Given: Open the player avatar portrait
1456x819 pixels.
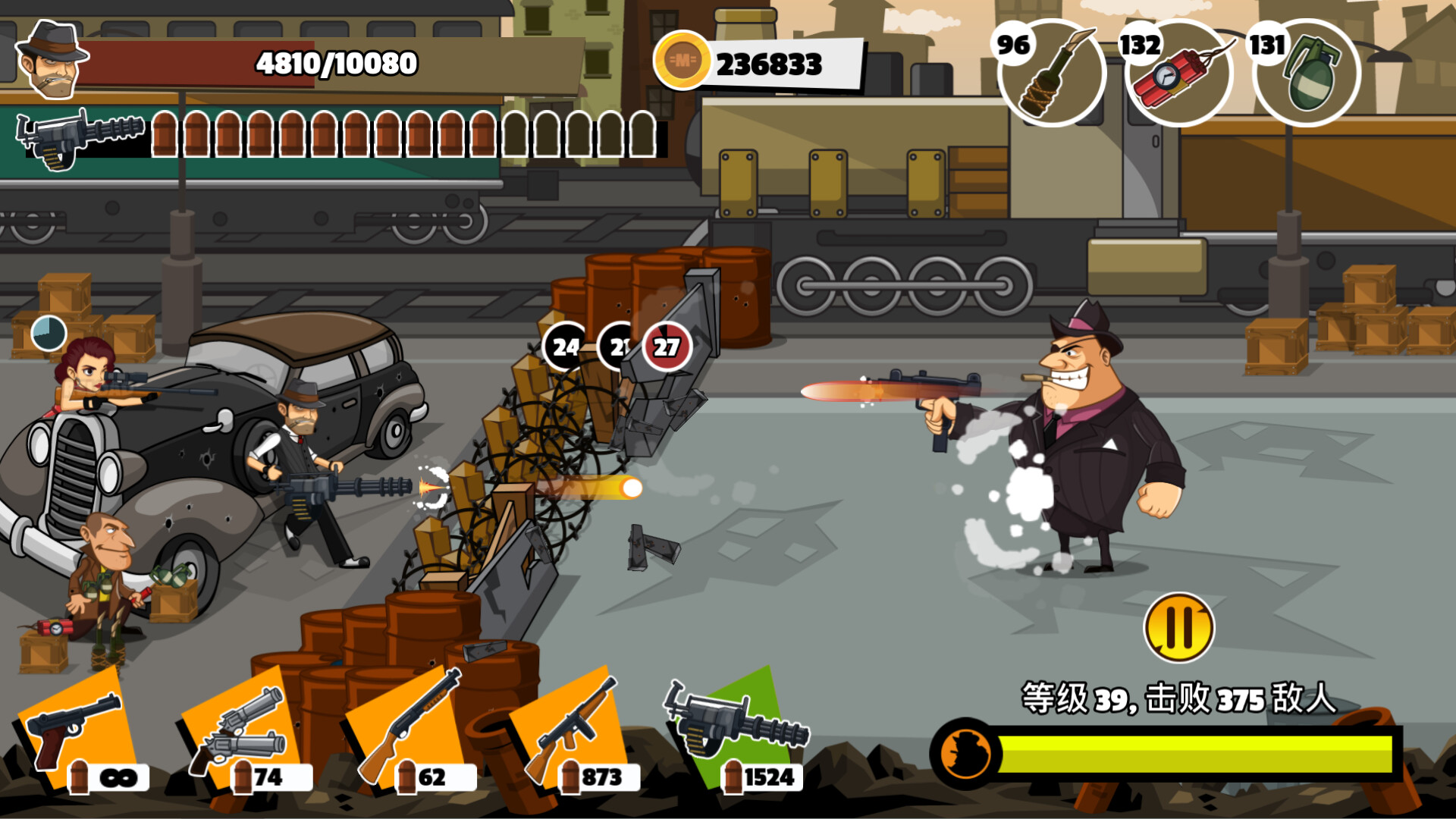Looking at the screenshot, I should [55, 61].
